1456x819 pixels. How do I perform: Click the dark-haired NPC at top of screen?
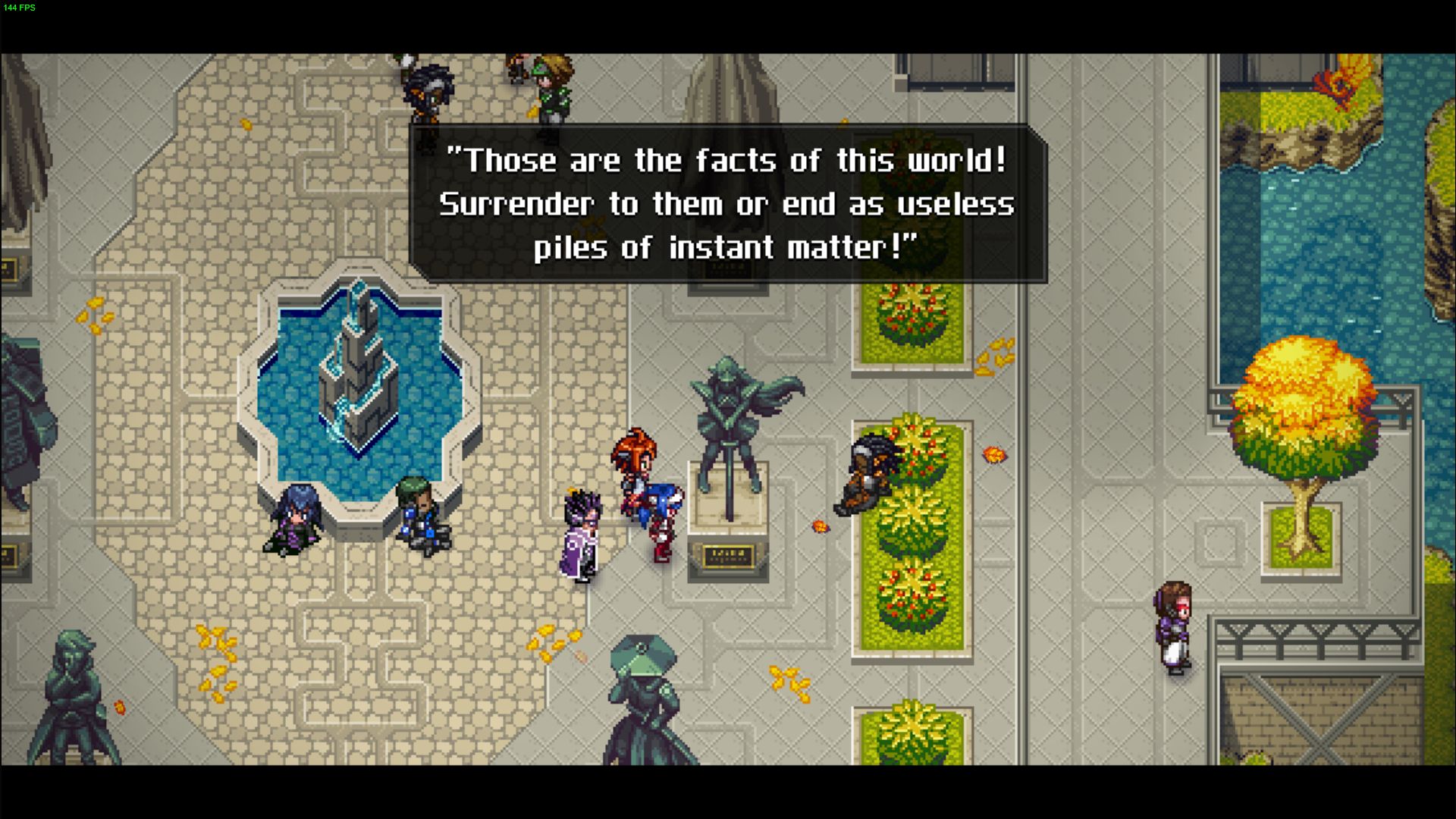(x=428, y=87)
